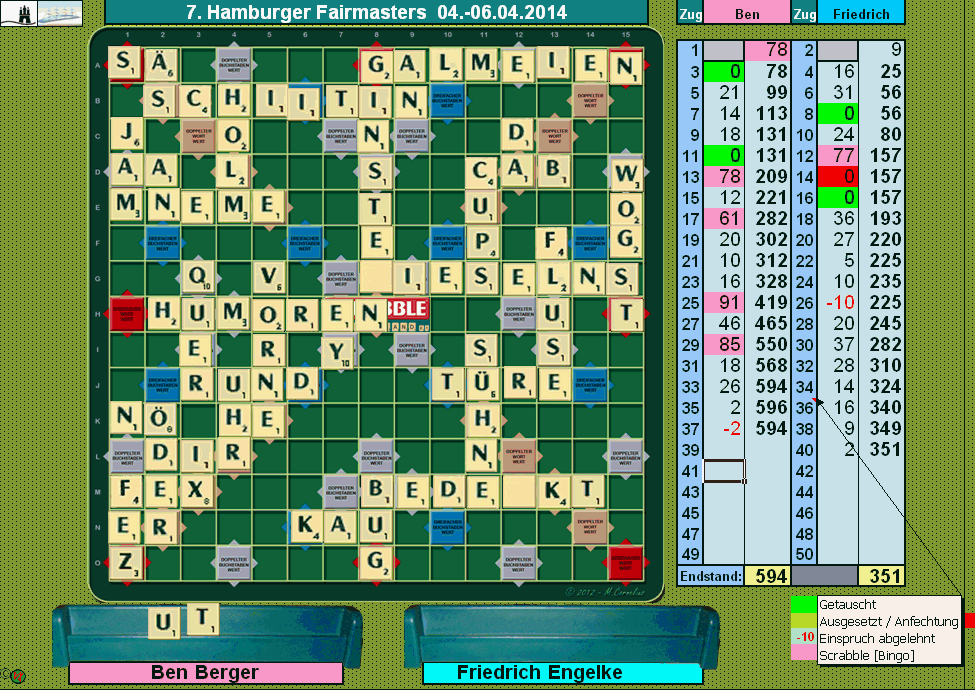Open the sailing ship thumbnail
Viewport: 975px width, 690px height.
tap(58, 12)
